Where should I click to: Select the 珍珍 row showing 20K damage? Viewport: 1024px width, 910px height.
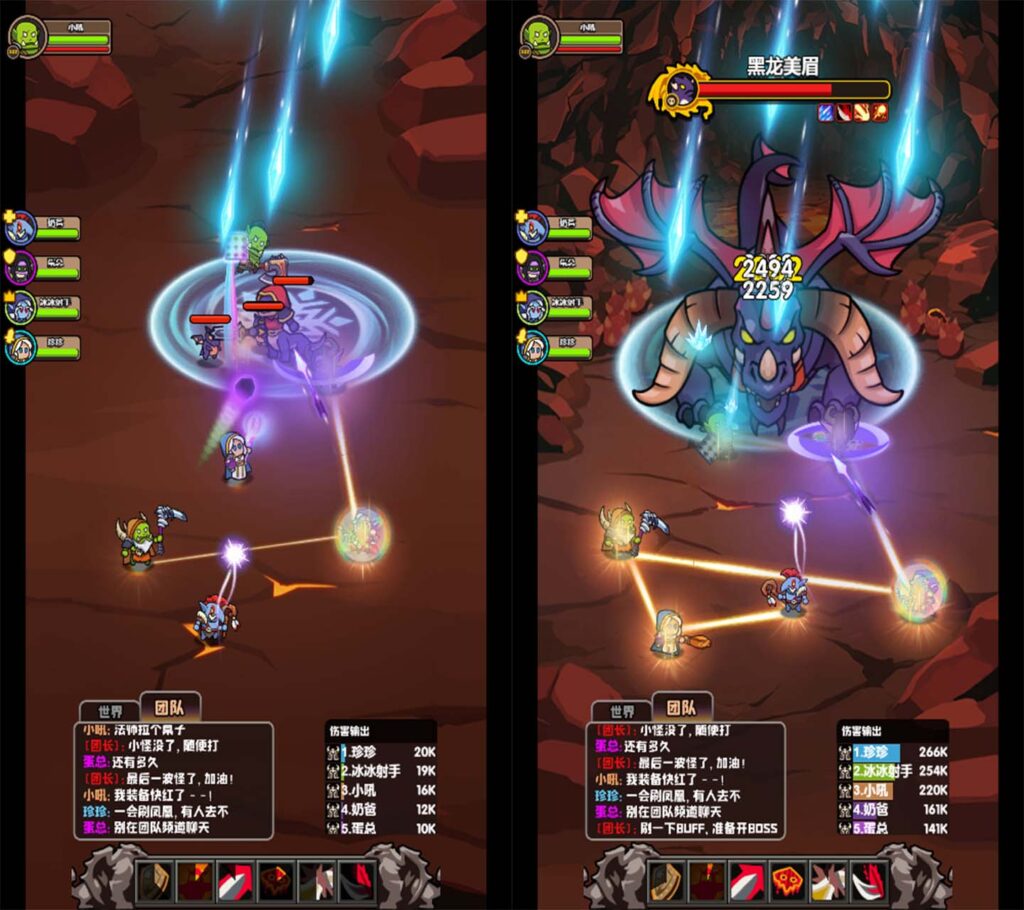[381, 752]
